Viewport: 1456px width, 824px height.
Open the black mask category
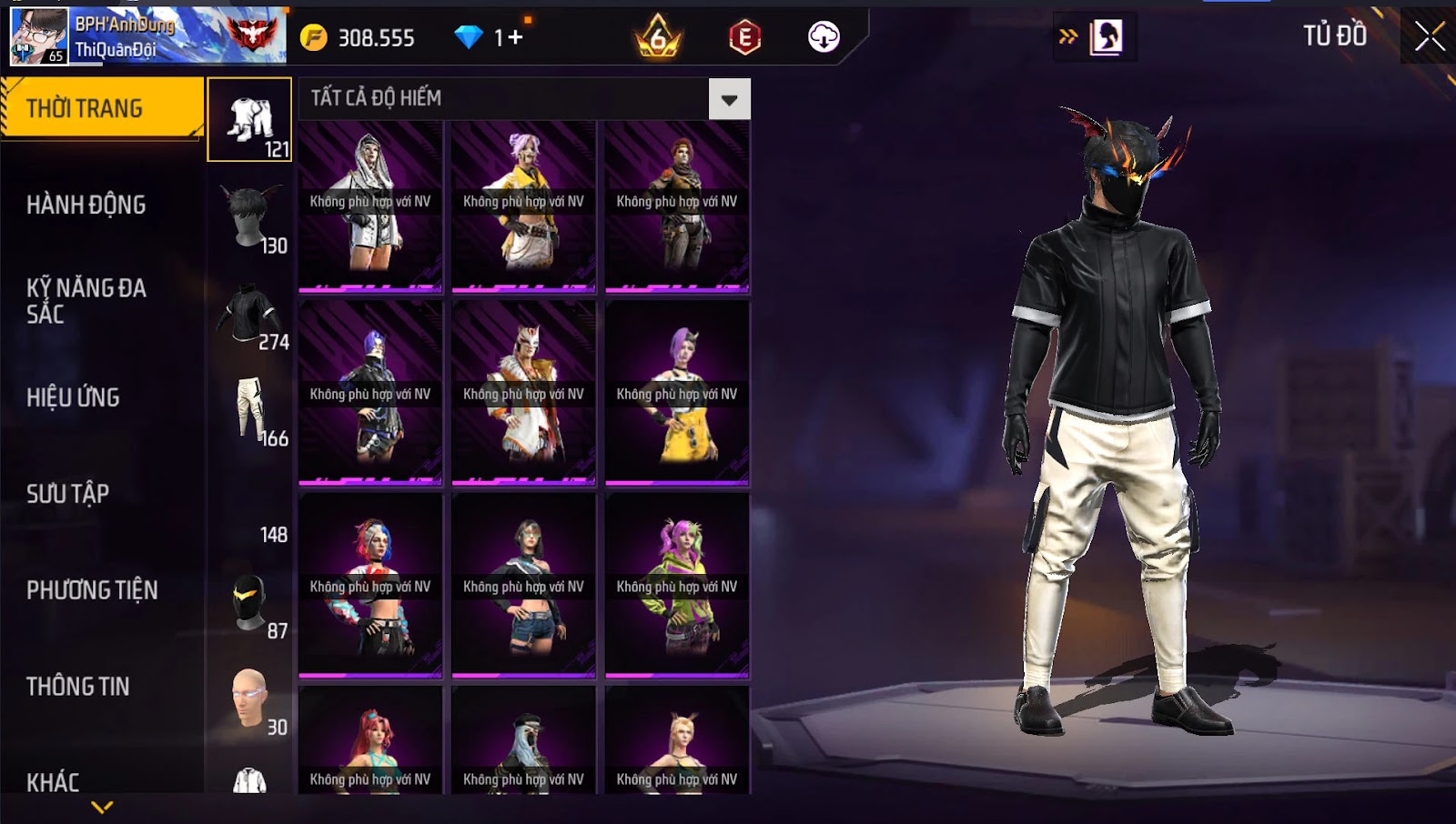pyautogui.click(x=250, y=603)
